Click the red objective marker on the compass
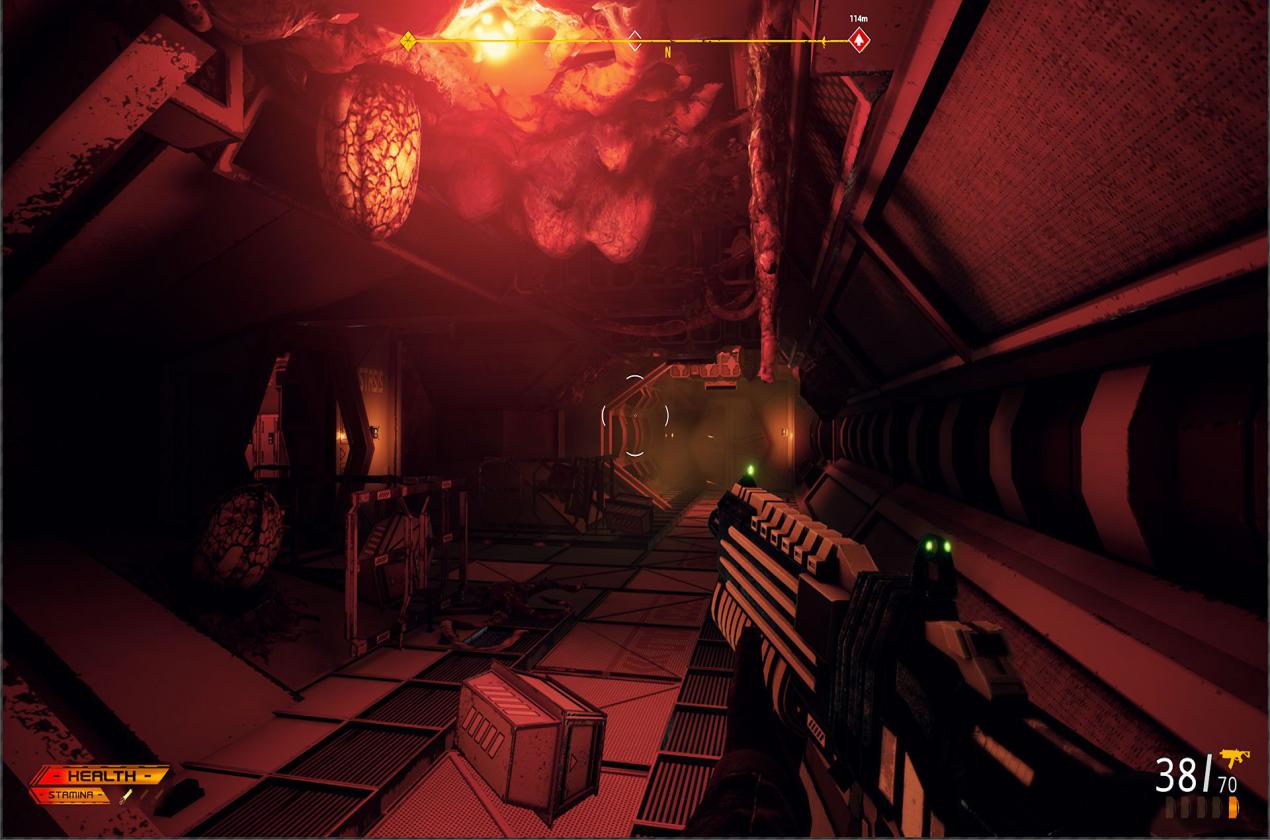Viewport: 1270px width, 840px height. tap(858, 41)
